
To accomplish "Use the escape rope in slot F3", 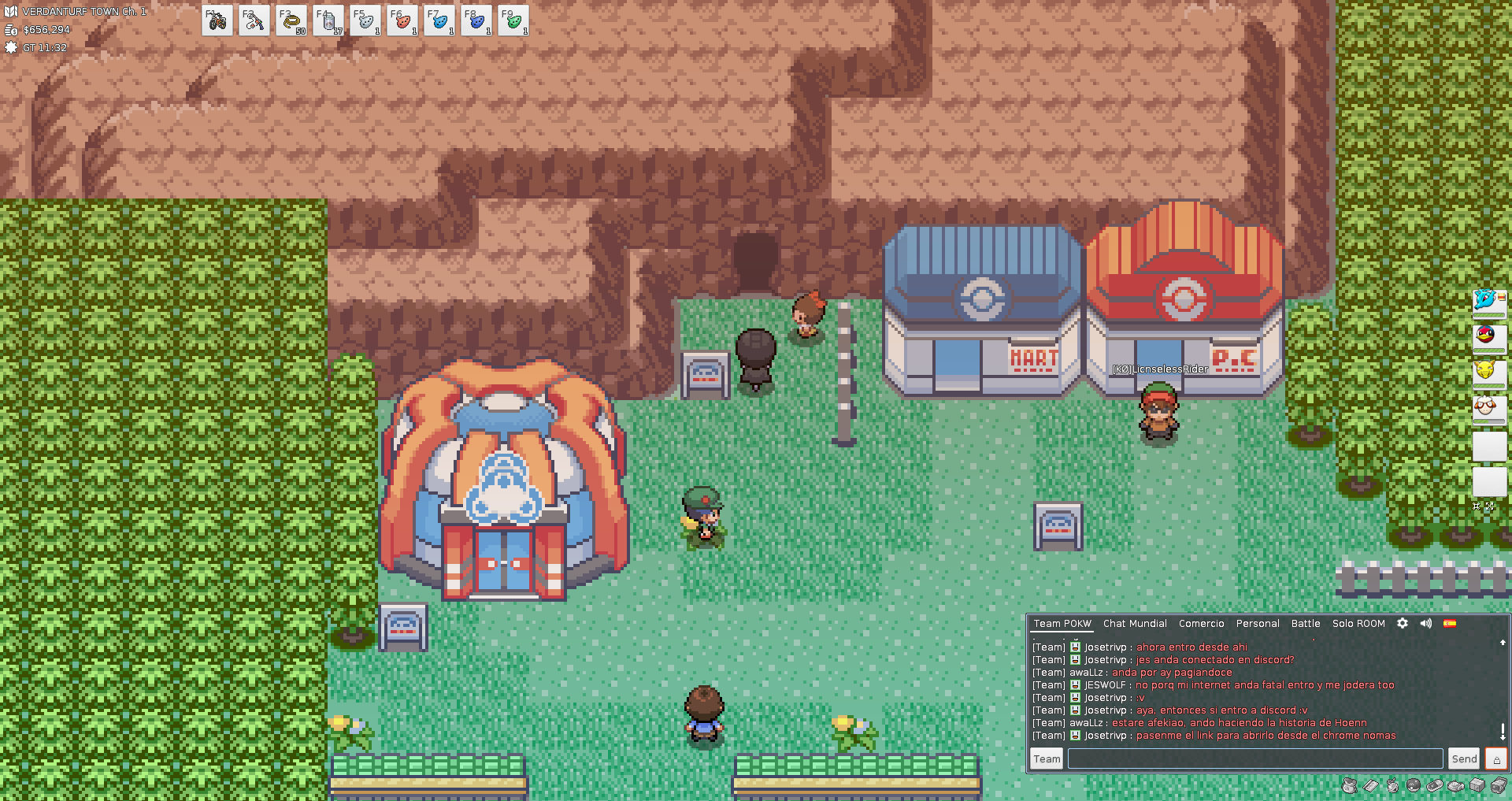I will click(x=291, y=21).
